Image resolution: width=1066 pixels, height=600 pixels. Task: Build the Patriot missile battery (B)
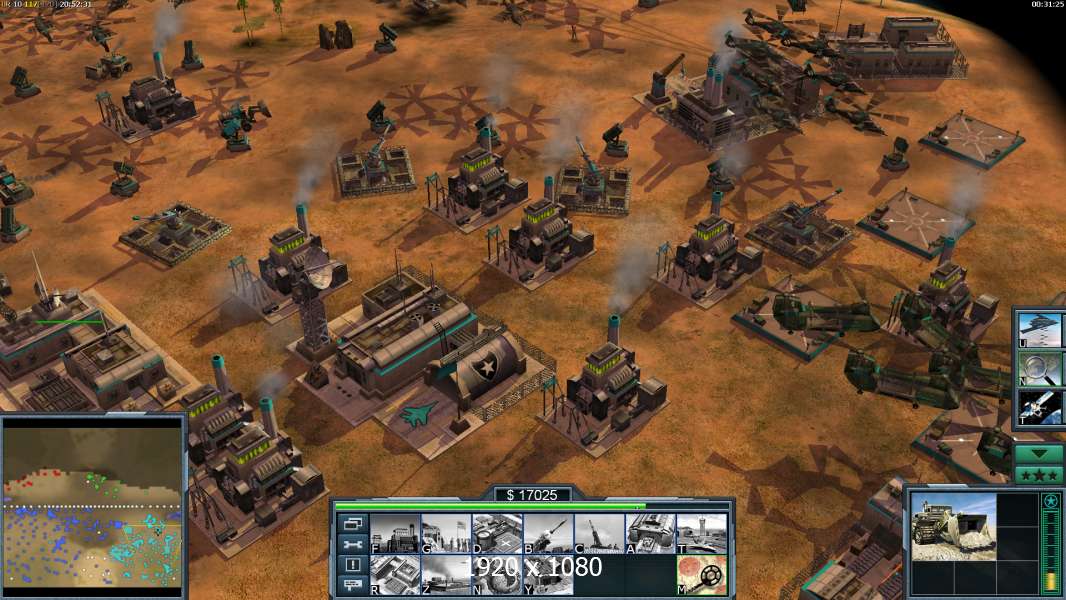pos(548,534)
